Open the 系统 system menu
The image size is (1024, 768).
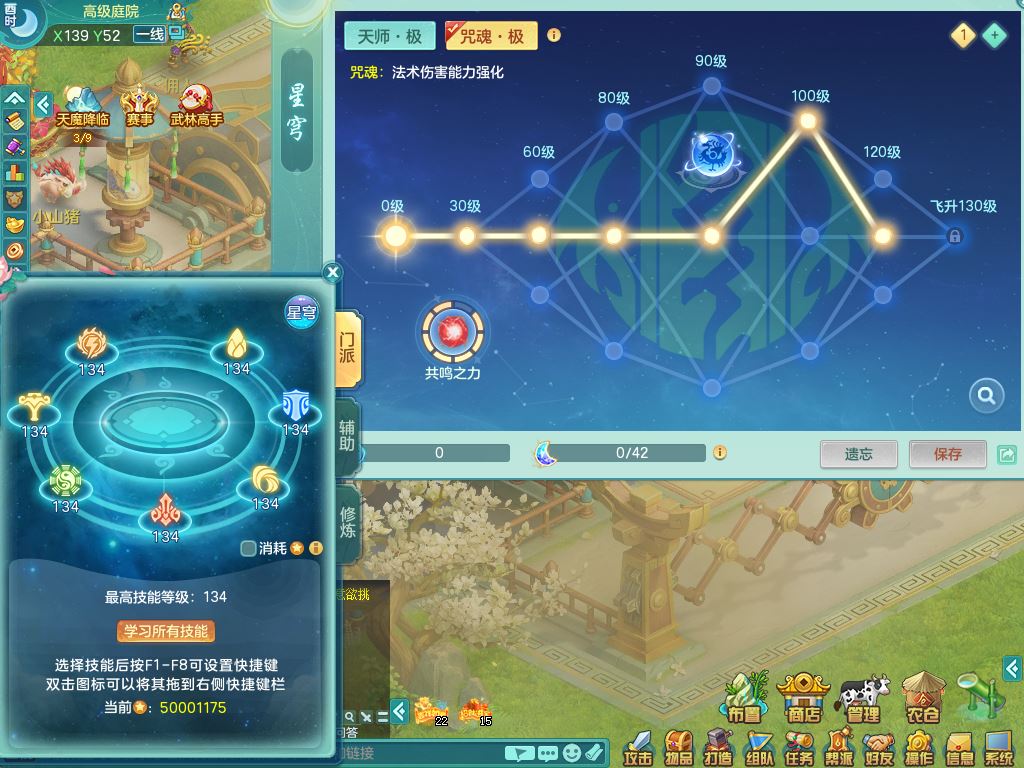point(998,745)
